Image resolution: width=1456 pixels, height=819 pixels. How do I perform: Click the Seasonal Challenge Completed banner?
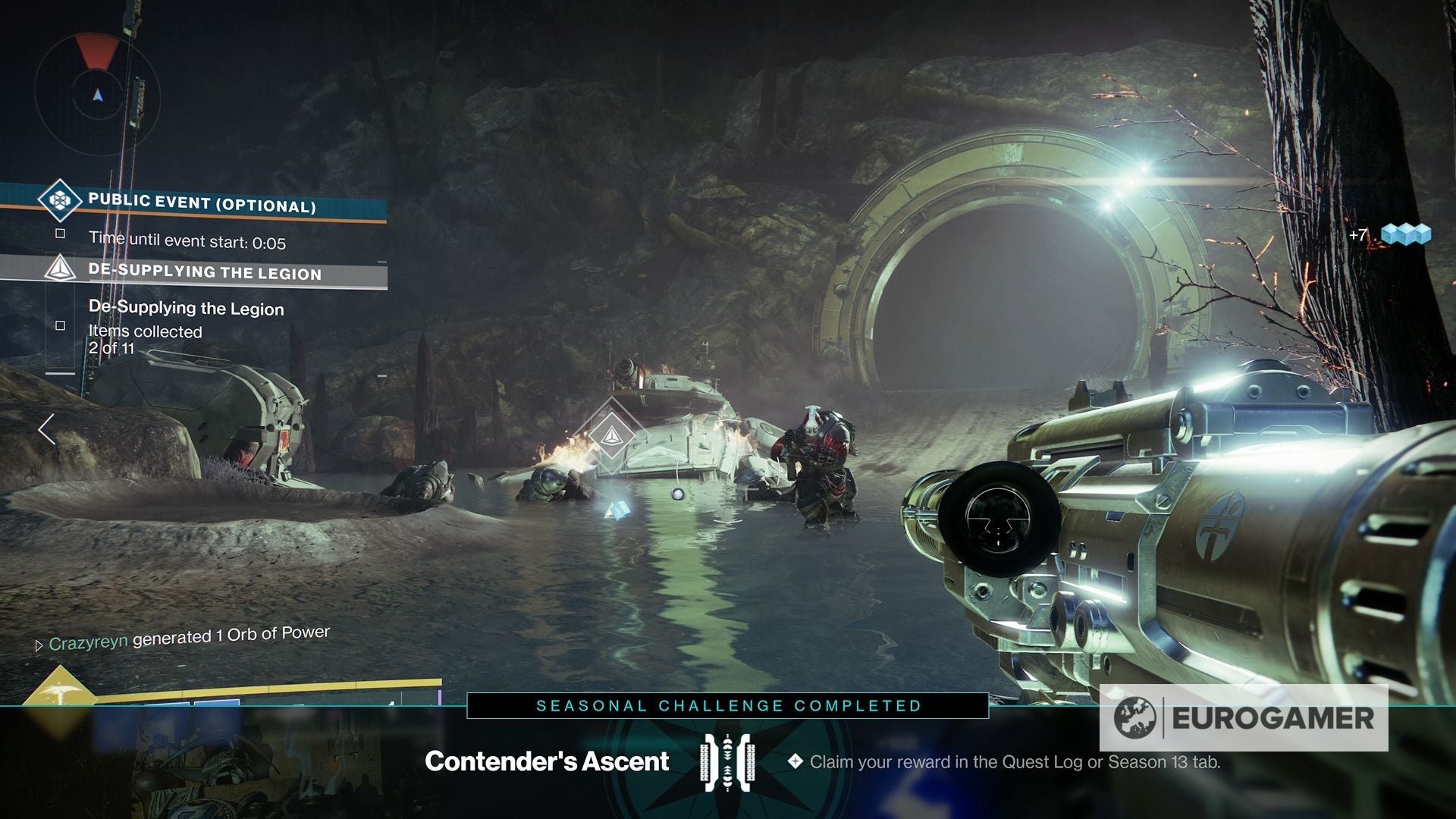[728, 705]
